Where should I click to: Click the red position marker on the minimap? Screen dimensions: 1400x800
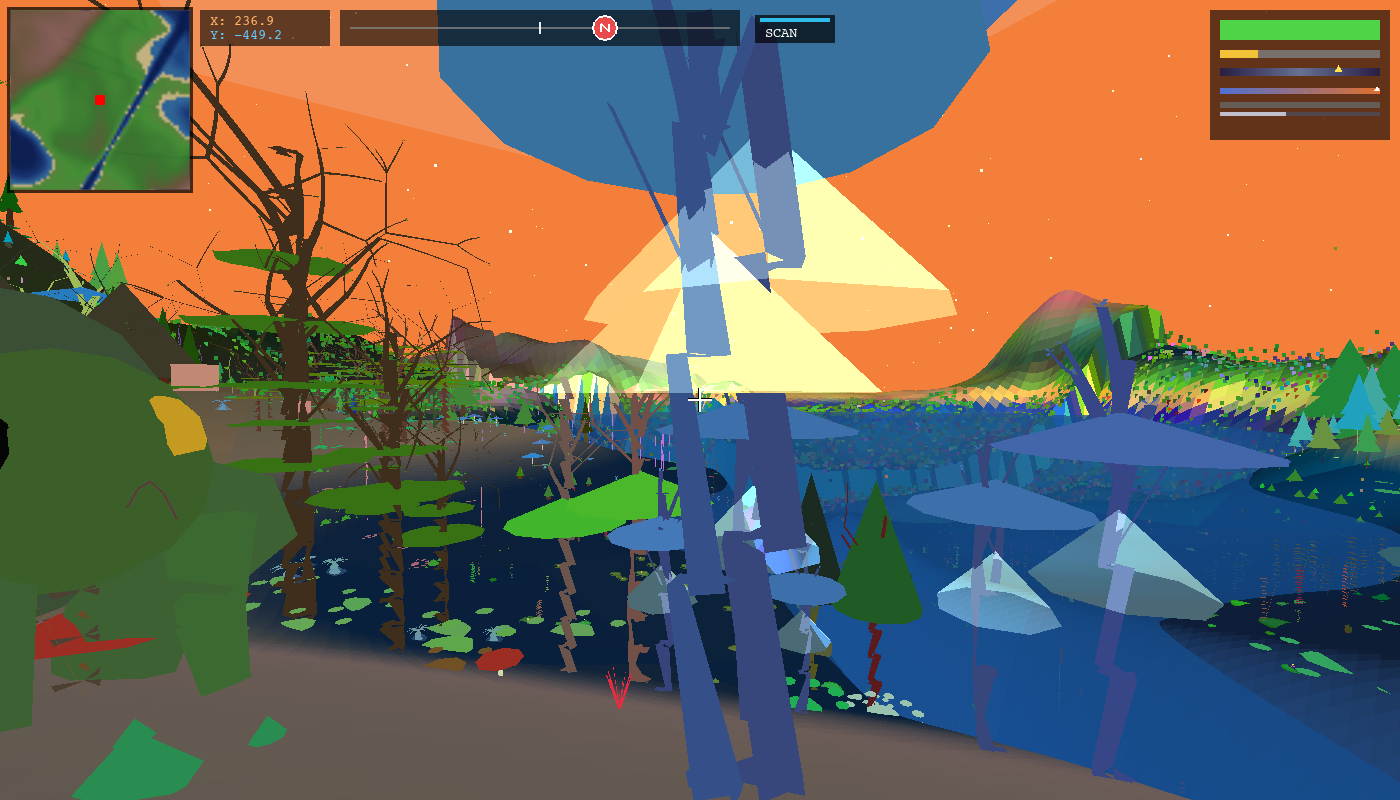point(100,100)
